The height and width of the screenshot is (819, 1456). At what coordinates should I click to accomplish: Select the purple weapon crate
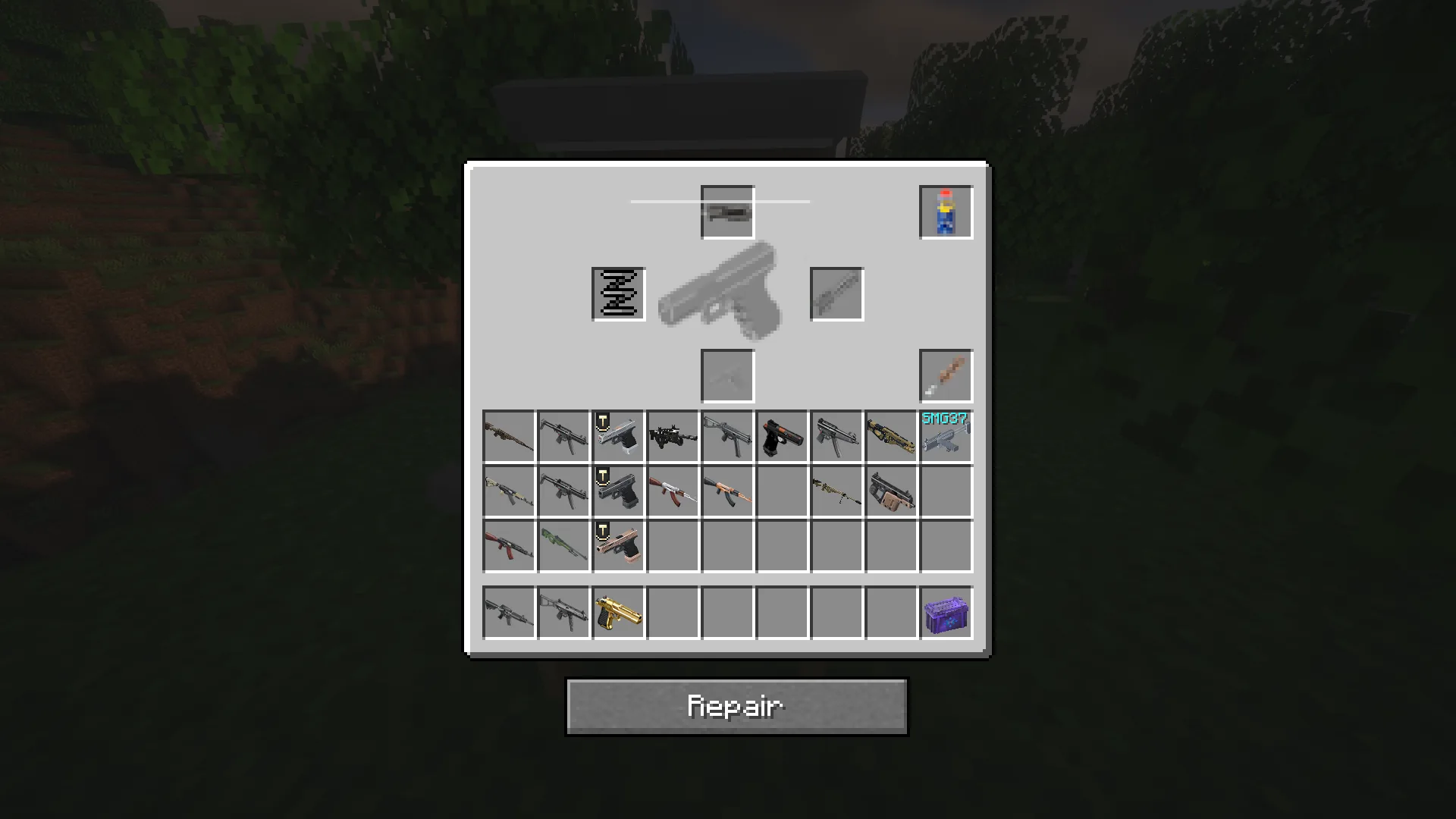946,613
